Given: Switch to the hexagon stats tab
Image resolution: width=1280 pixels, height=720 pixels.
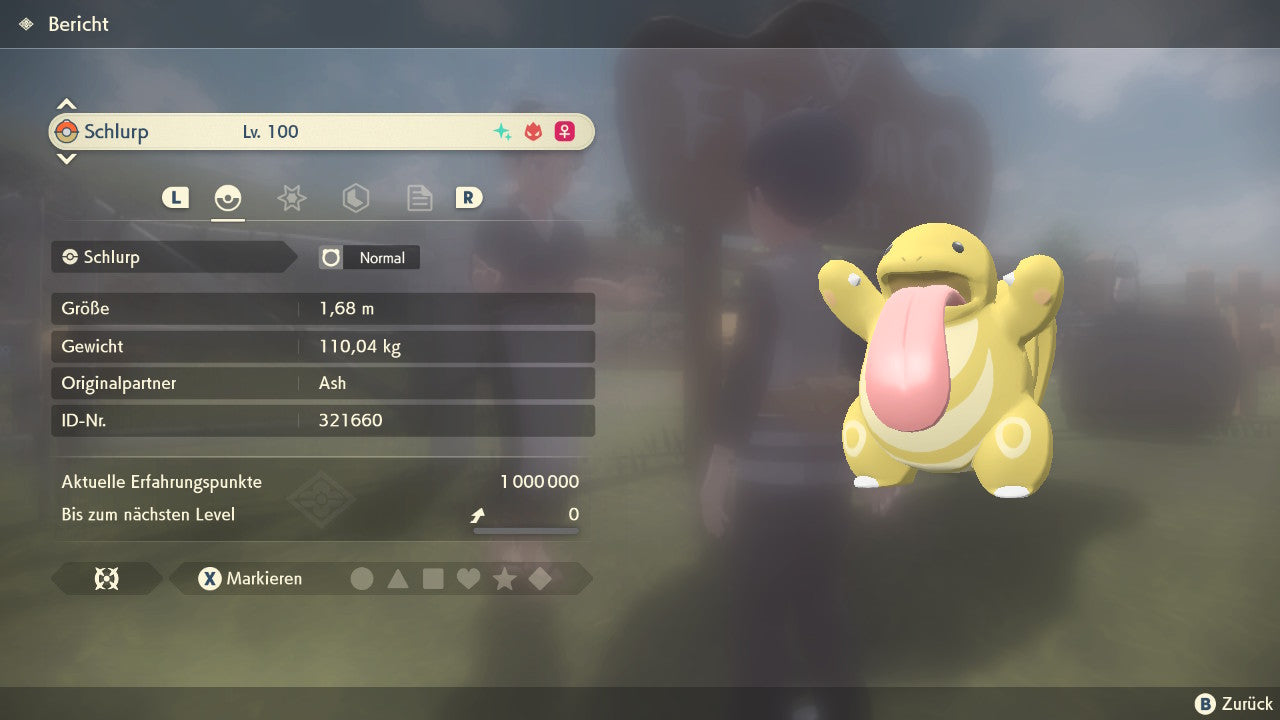Looking at the screenshot, I should [x=355, y=198].
